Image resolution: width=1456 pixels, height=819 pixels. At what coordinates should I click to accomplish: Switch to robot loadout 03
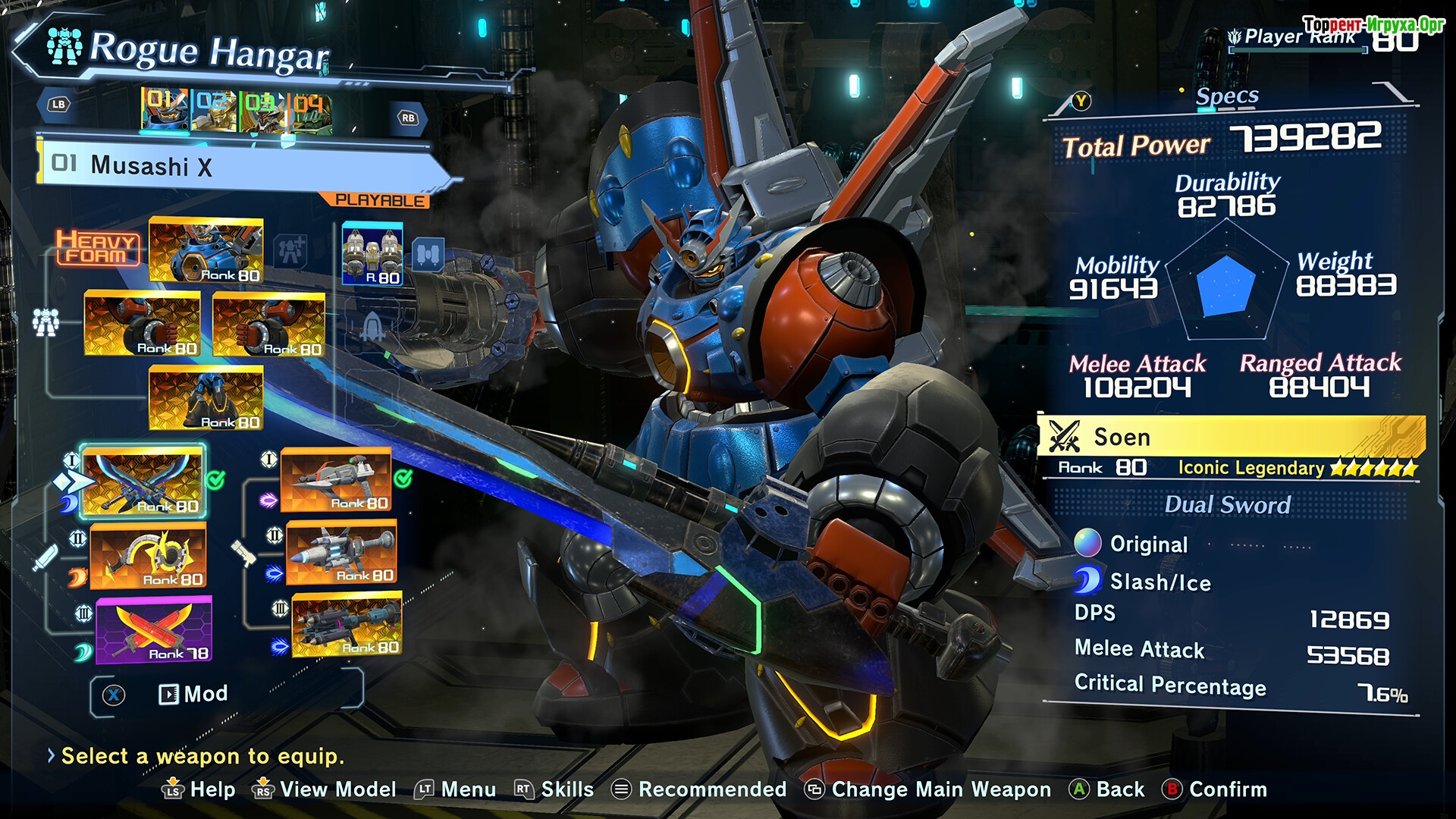(261, 111)
